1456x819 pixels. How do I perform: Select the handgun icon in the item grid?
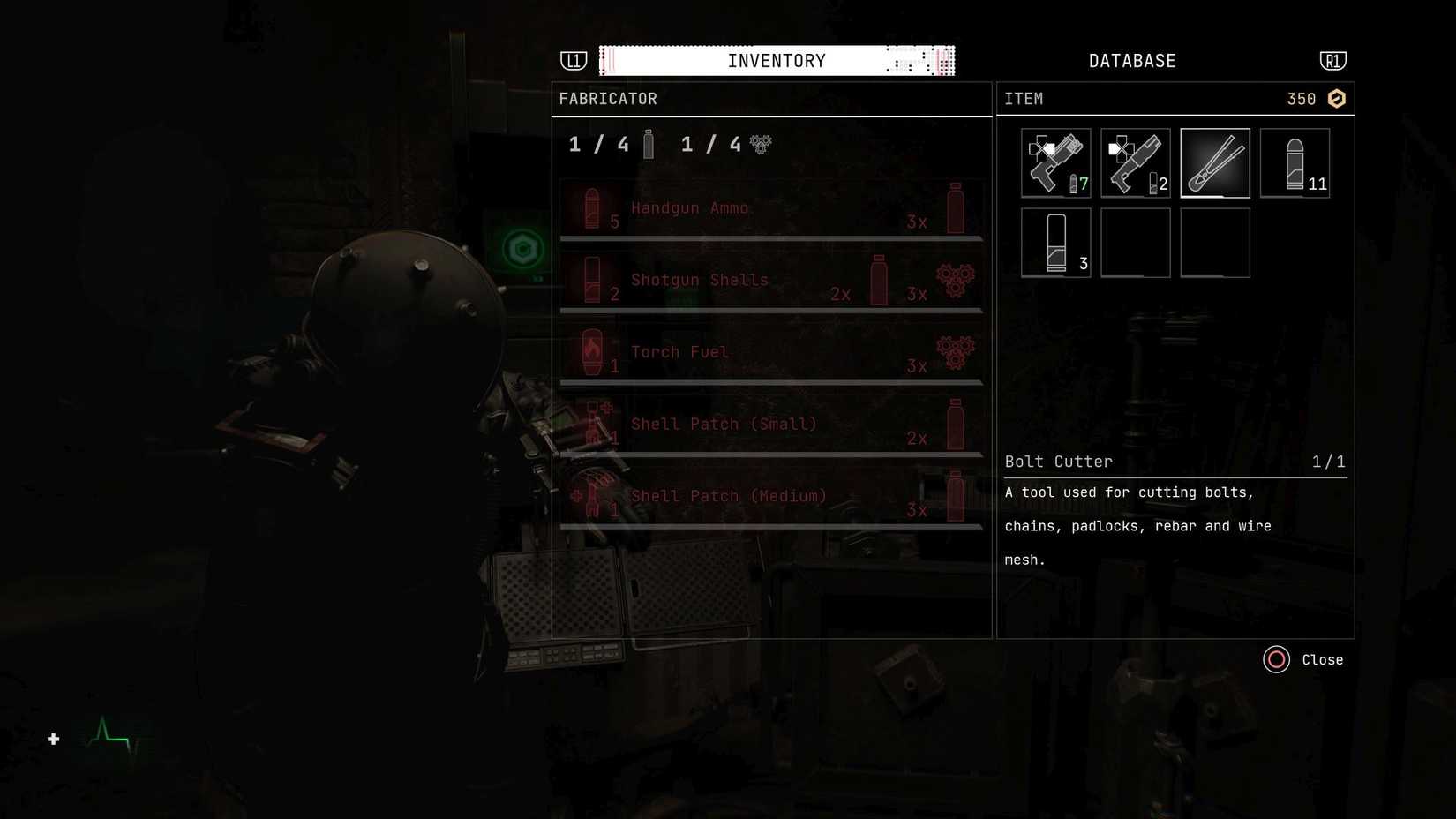pyautogui.click(x=1055, y=162)
